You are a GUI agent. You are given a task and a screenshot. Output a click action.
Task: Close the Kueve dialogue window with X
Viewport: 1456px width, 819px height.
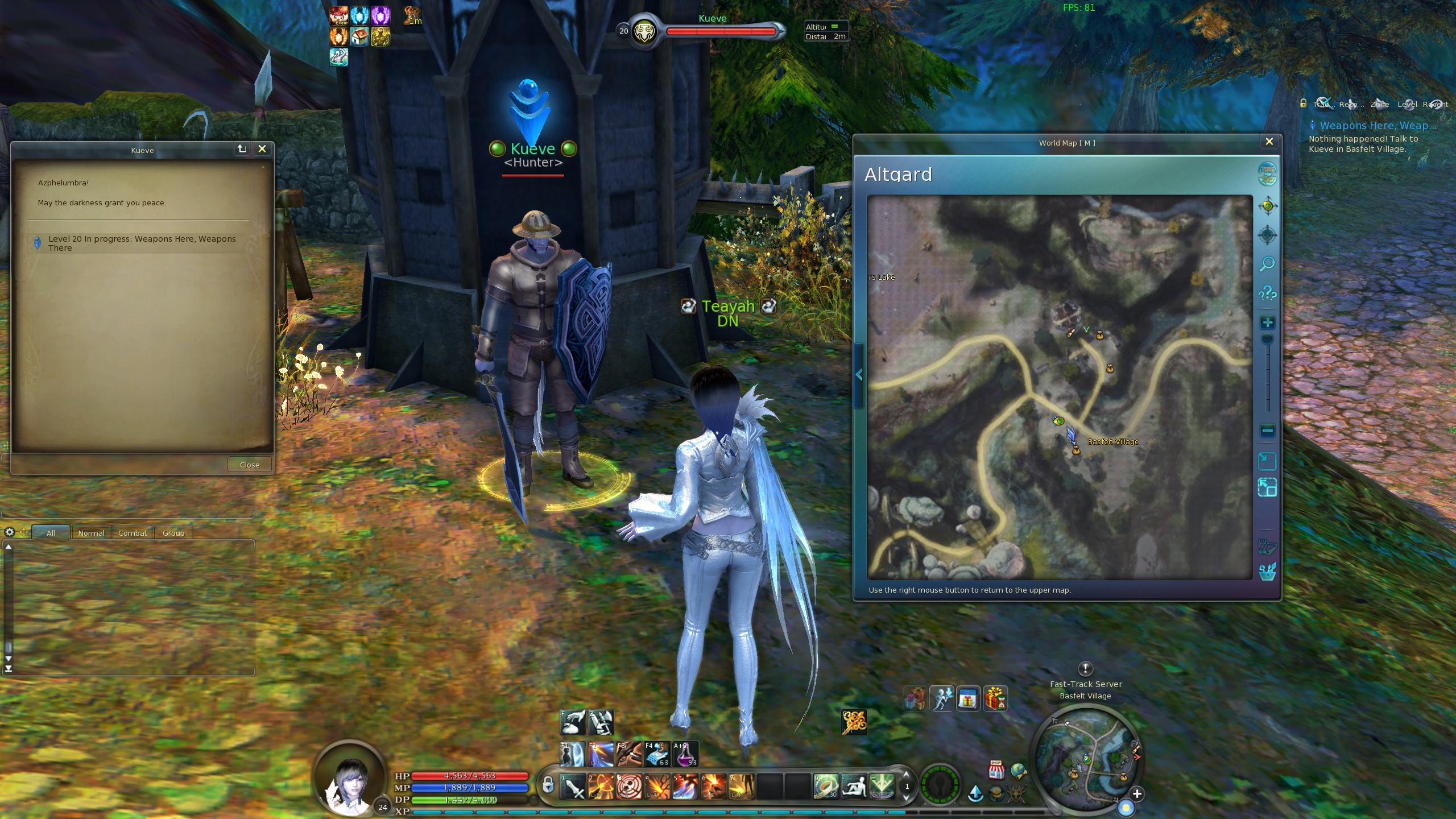(x=262, y=148)
